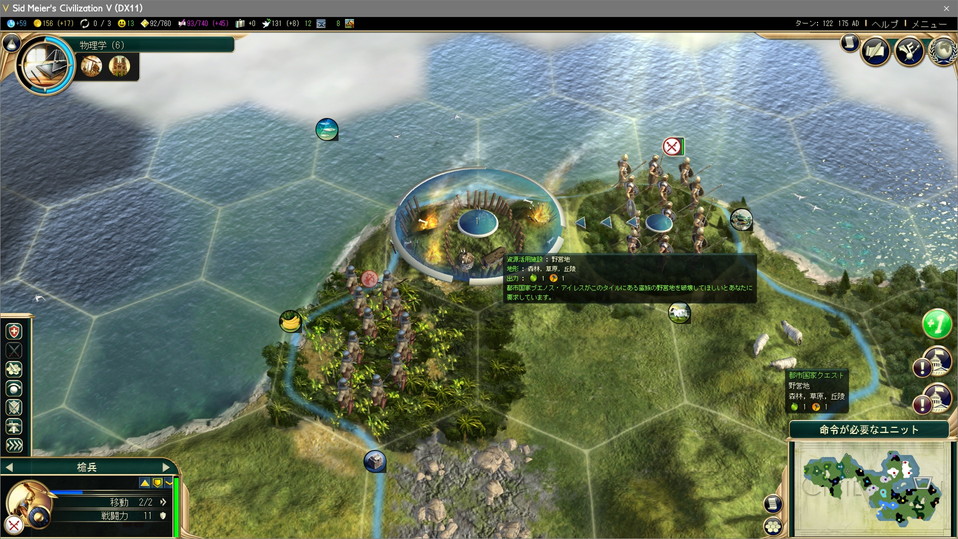
Task: Open the green +1 notification
Action: (x=936, y=324)
